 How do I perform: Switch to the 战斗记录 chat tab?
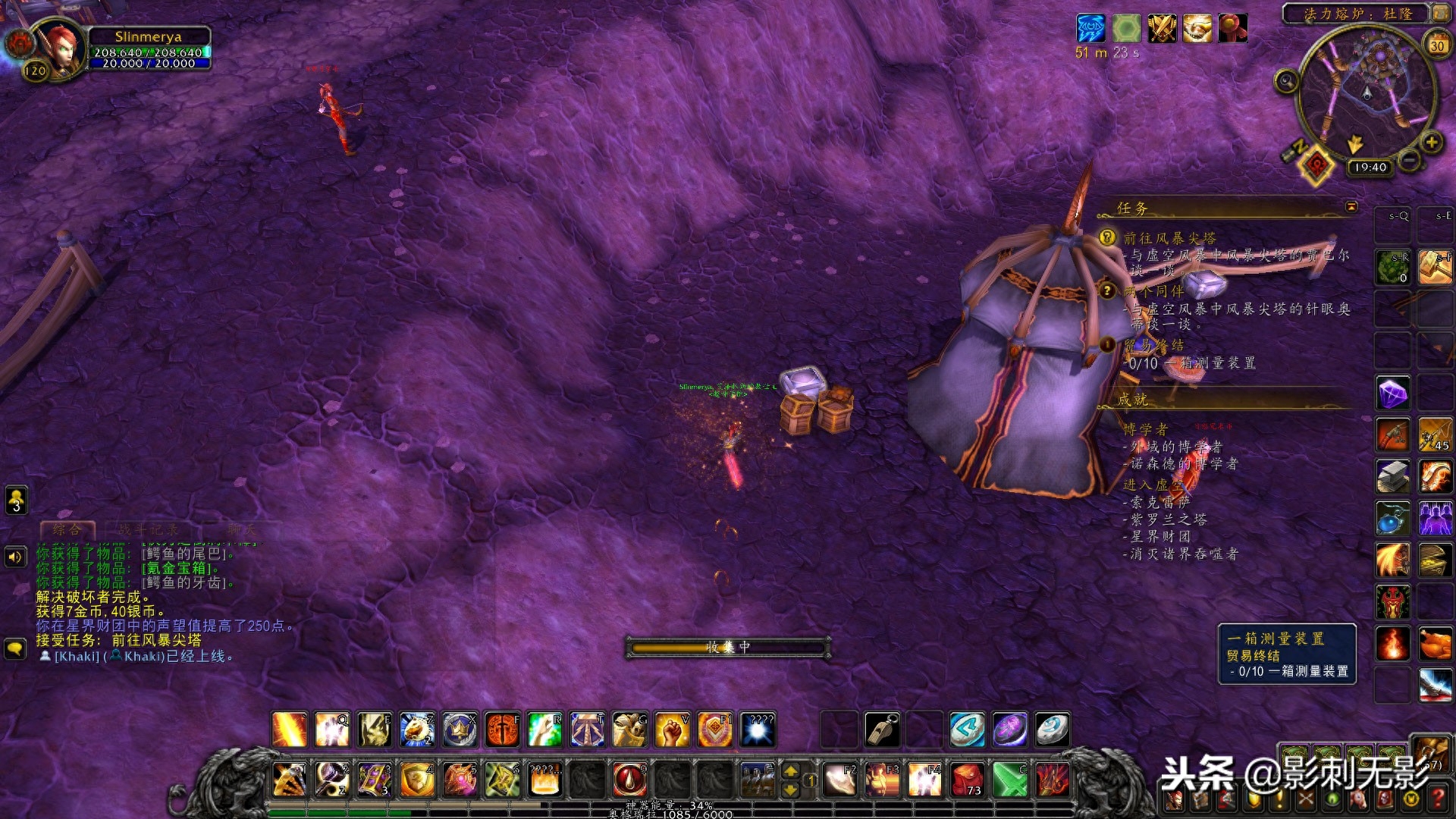coord(148,529)
